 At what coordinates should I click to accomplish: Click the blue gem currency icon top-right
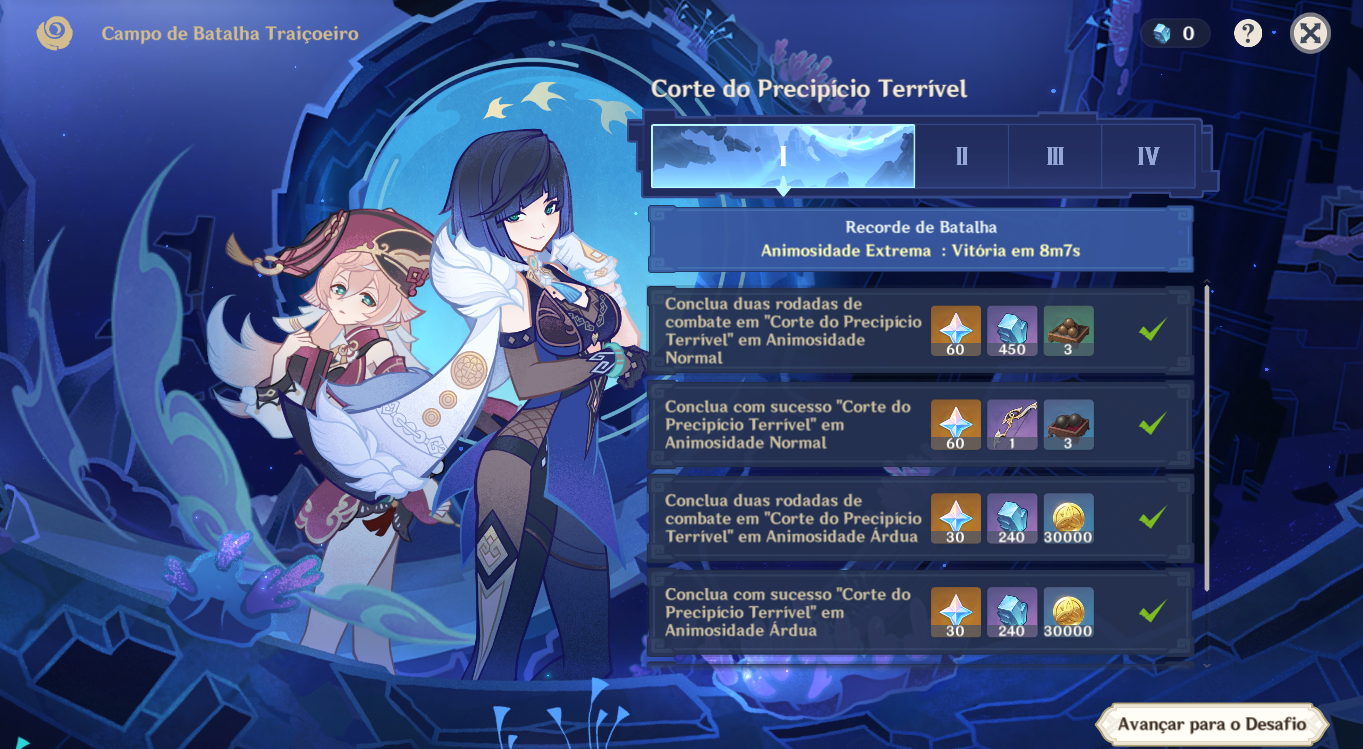click(1161, 32)
